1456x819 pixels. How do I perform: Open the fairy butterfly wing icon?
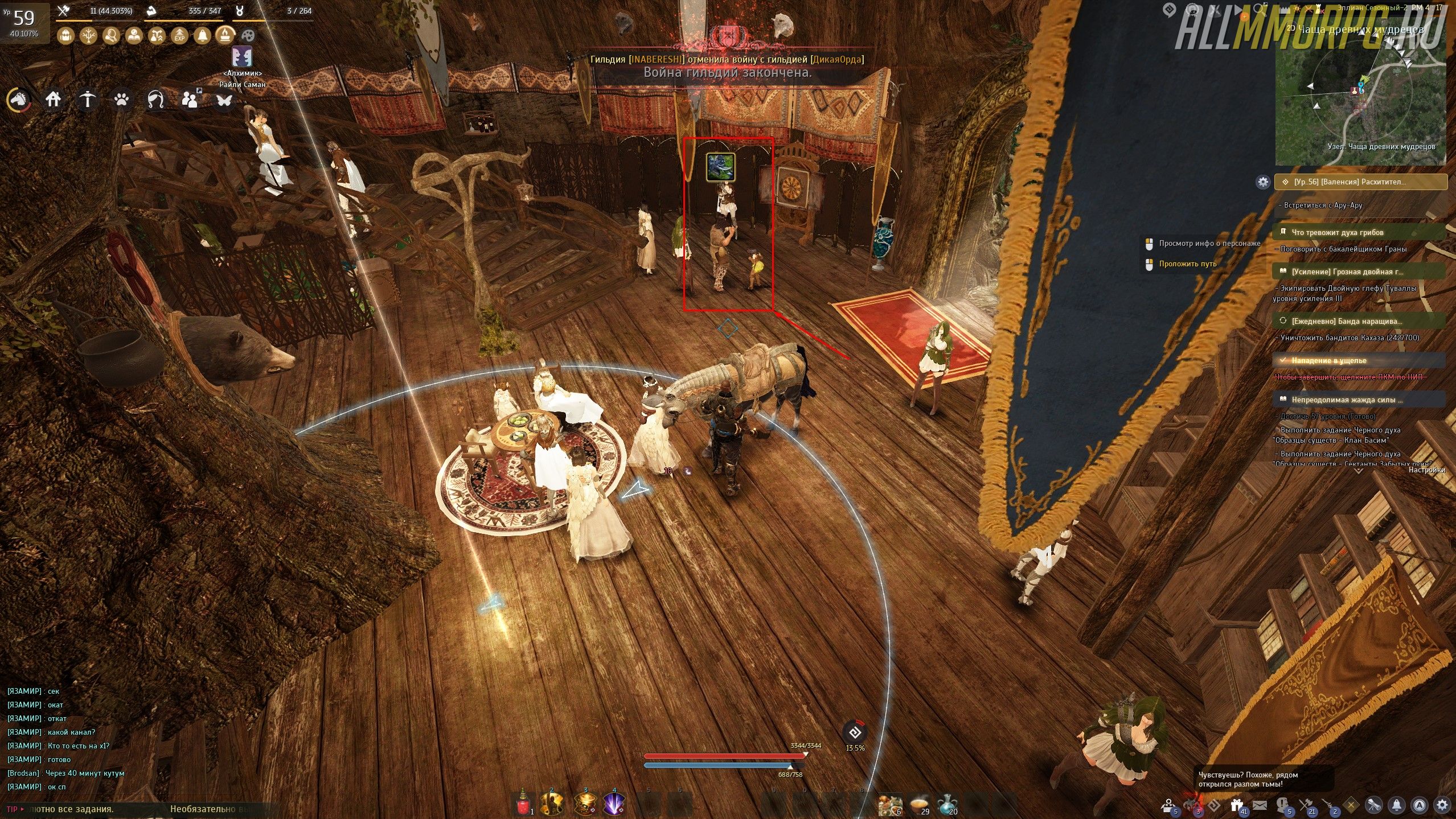click(224, 100)
